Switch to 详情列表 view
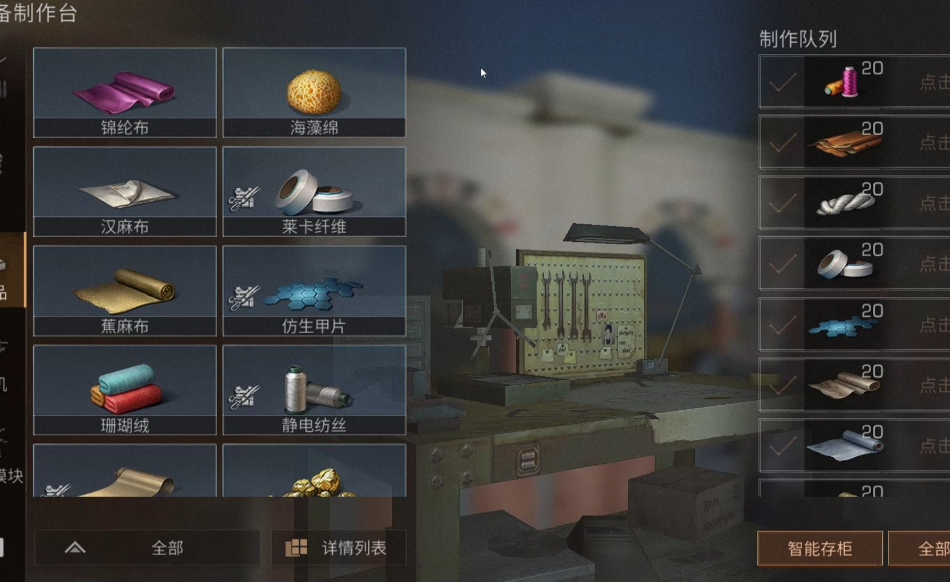950x582 pixels. (x=338, y=548)
